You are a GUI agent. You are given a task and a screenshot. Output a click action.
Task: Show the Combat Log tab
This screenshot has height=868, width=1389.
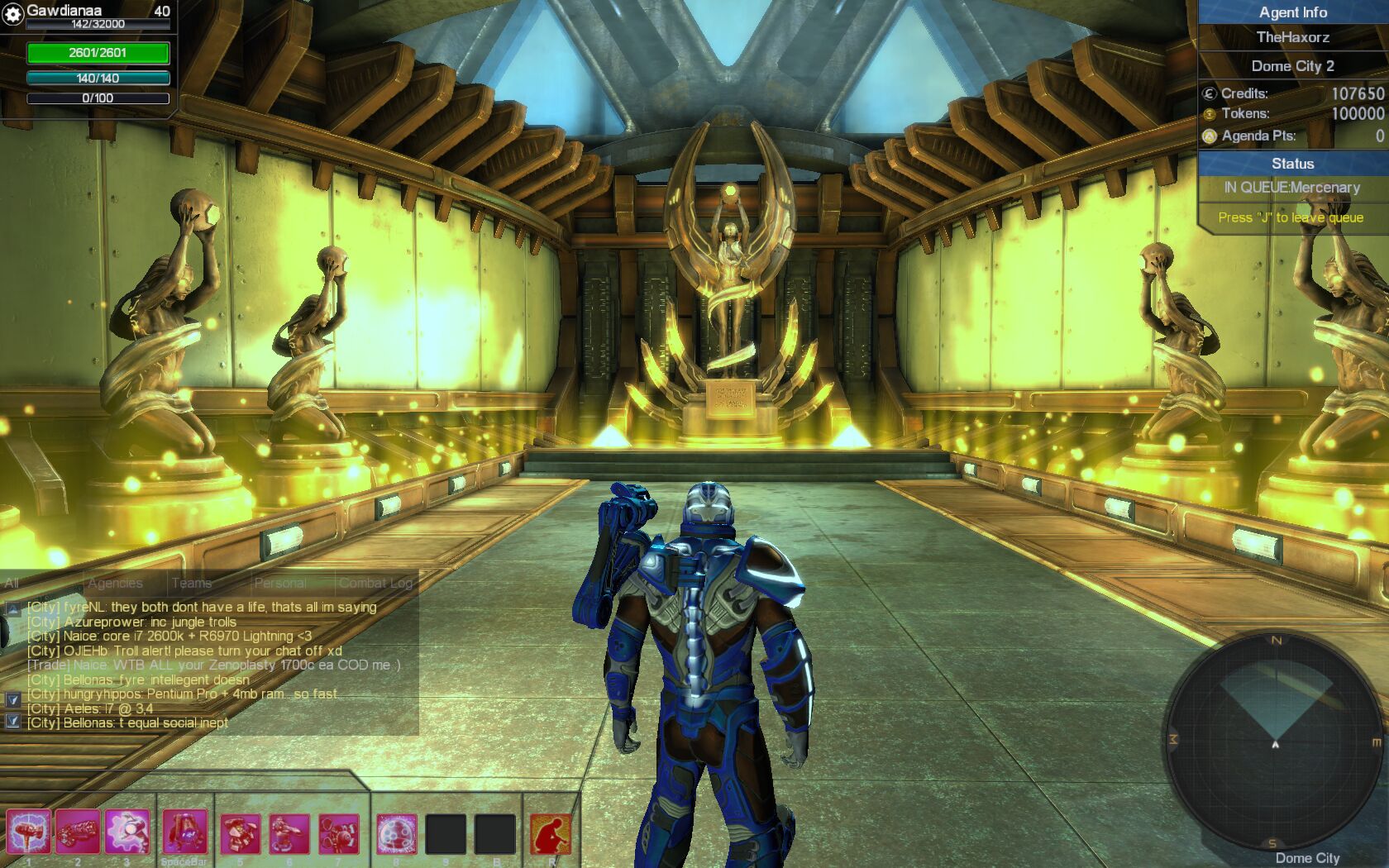point(375,583)
